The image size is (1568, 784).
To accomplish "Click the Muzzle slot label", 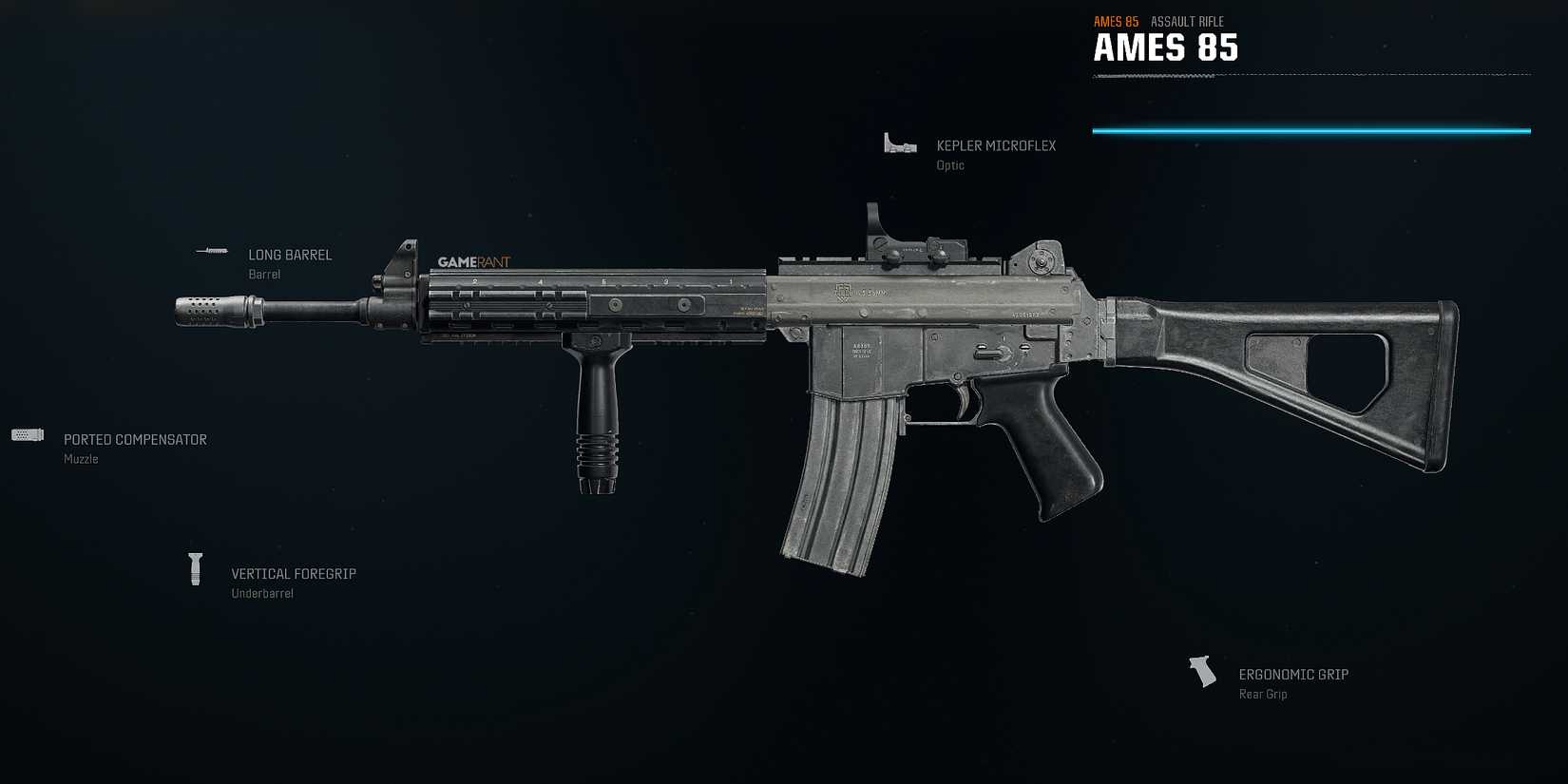I will click(81, 458).
